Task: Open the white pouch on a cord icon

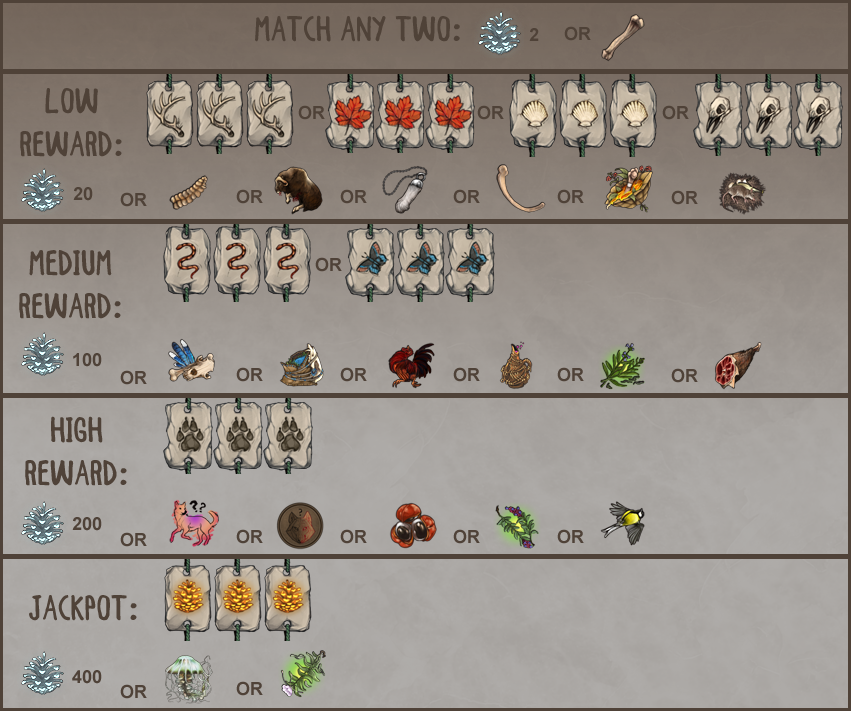Action: 406,188
